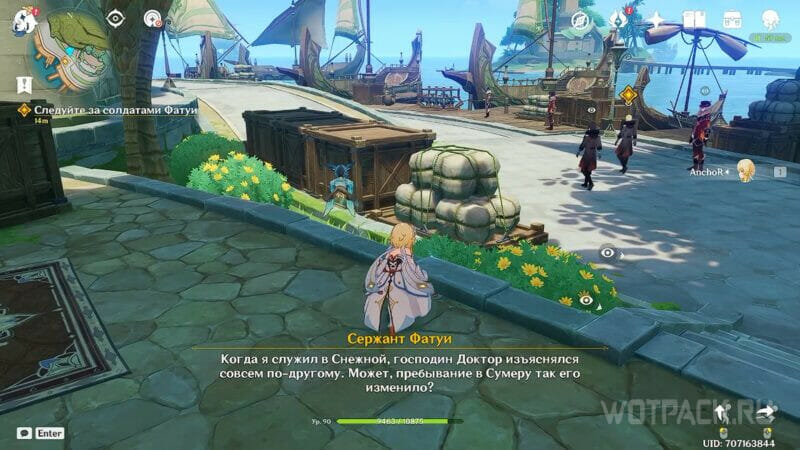This screenshot has width=800, height=450.
Task: Select the quest tracker Следуйте за солдатами Фатуи
Action: 82,108
